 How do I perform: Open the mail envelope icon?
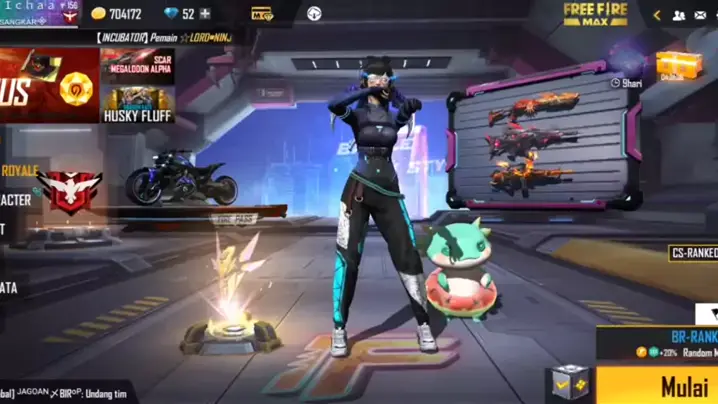704,15
